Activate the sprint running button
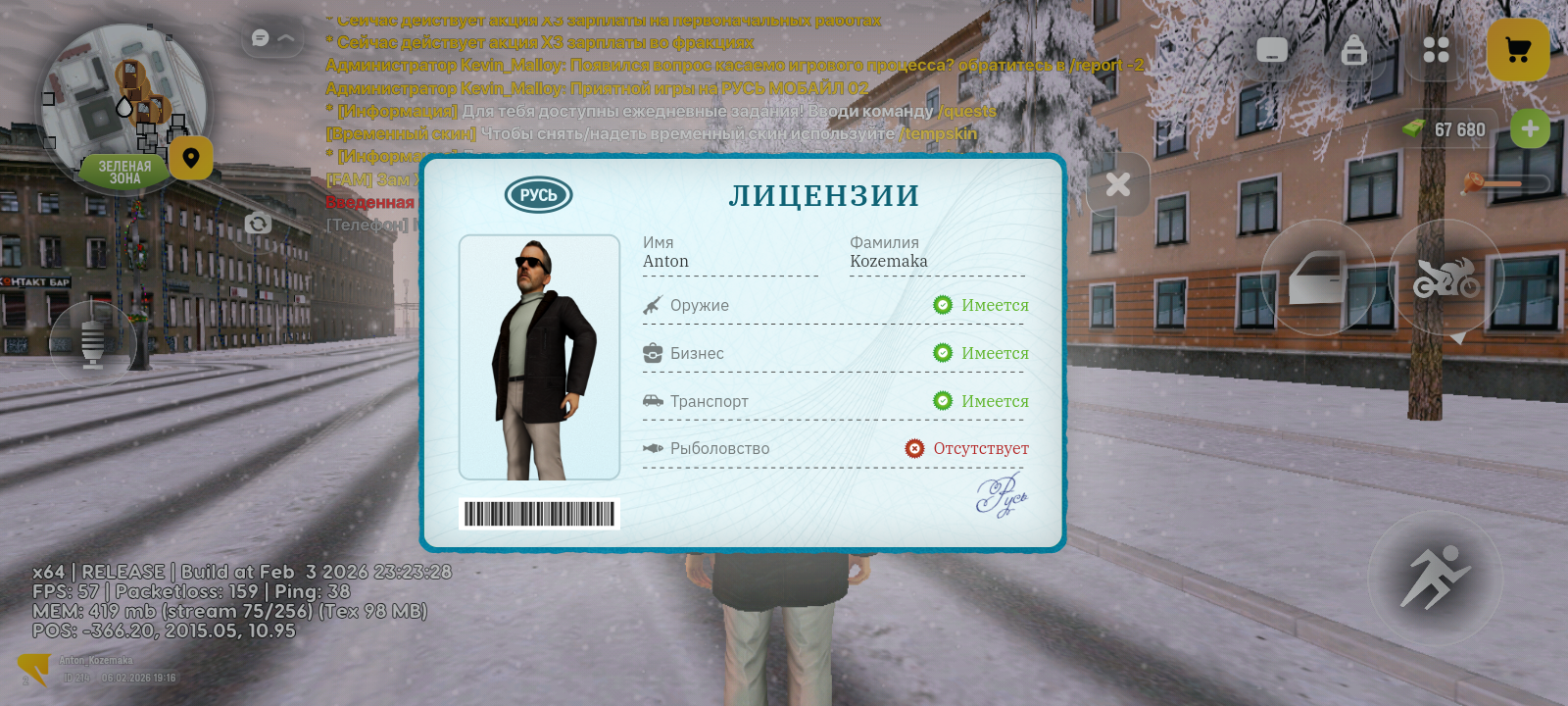This screenshot has height=706, width=1568. pyautogui.click(x=1435, y=577)
